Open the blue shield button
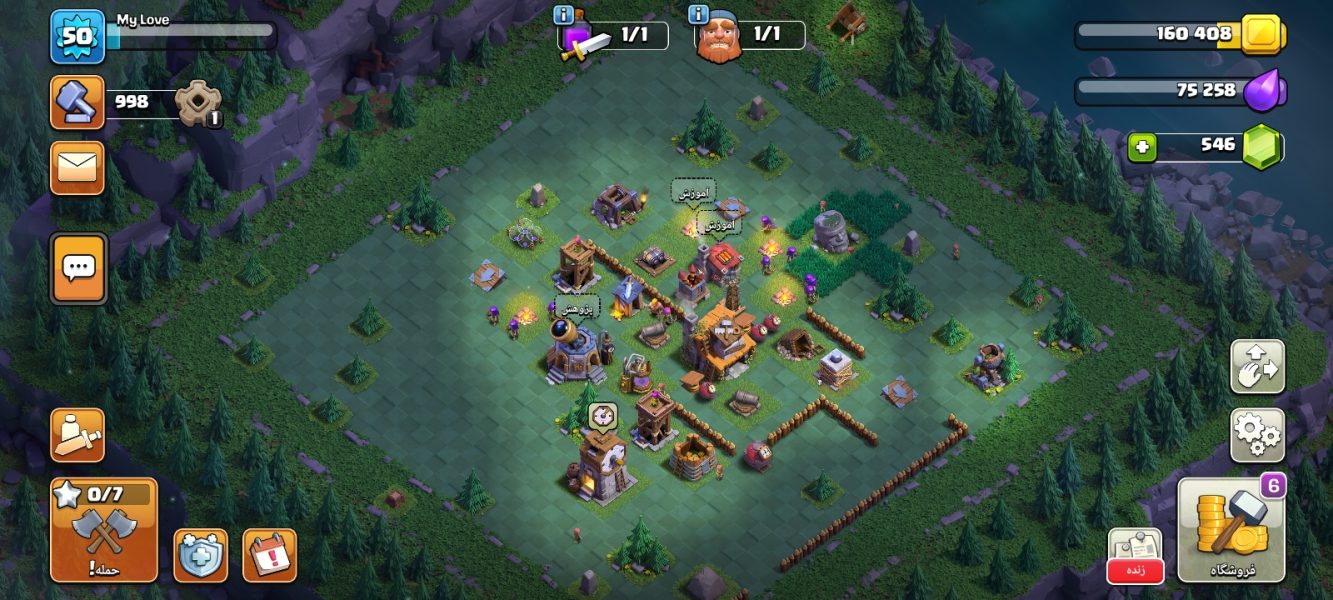The image size is (1333, 600). click(200, 555)
